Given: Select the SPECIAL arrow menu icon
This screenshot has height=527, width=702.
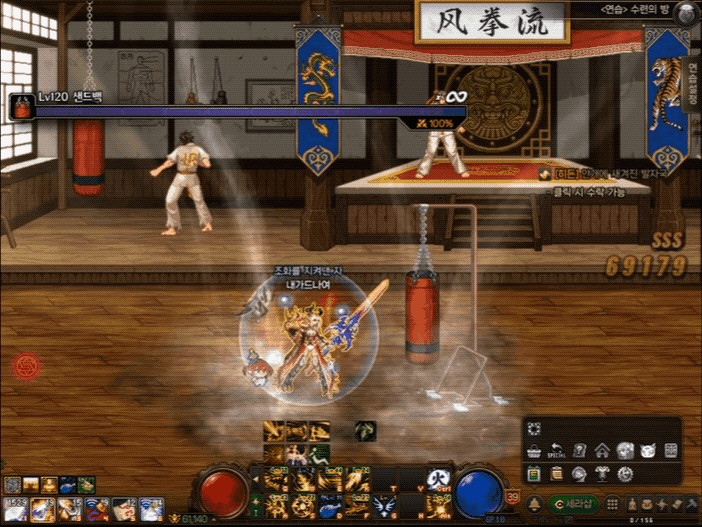Looking at the screenshot, I should tap(556, 451).
